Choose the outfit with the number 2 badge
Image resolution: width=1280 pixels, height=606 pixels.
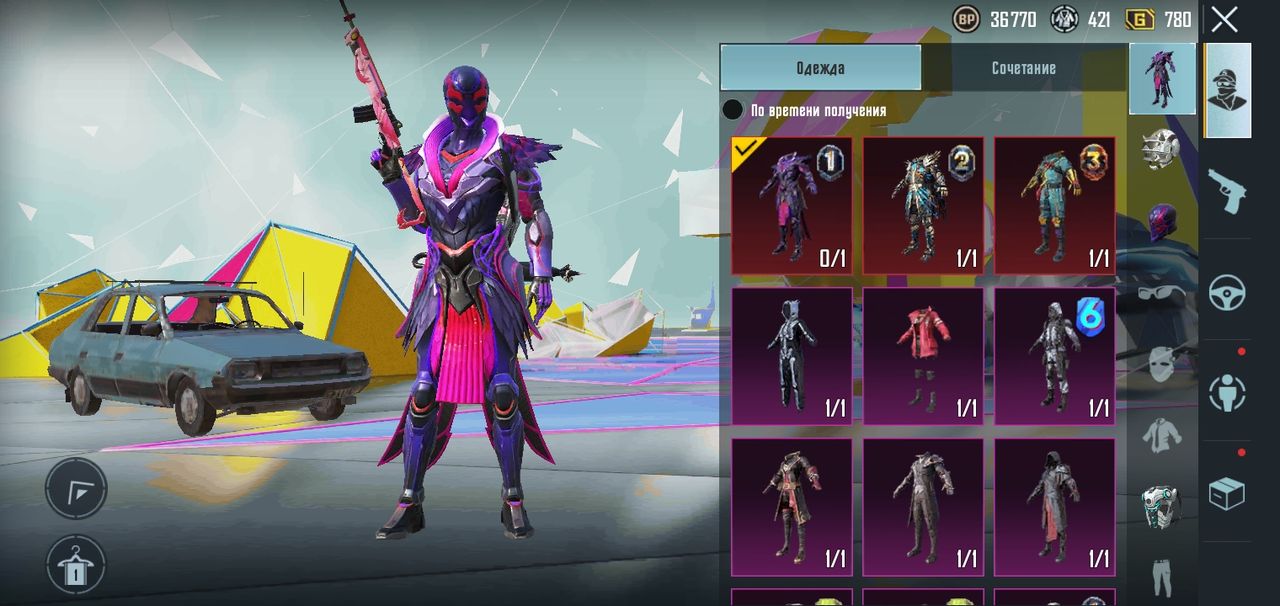tap(923, 206)
